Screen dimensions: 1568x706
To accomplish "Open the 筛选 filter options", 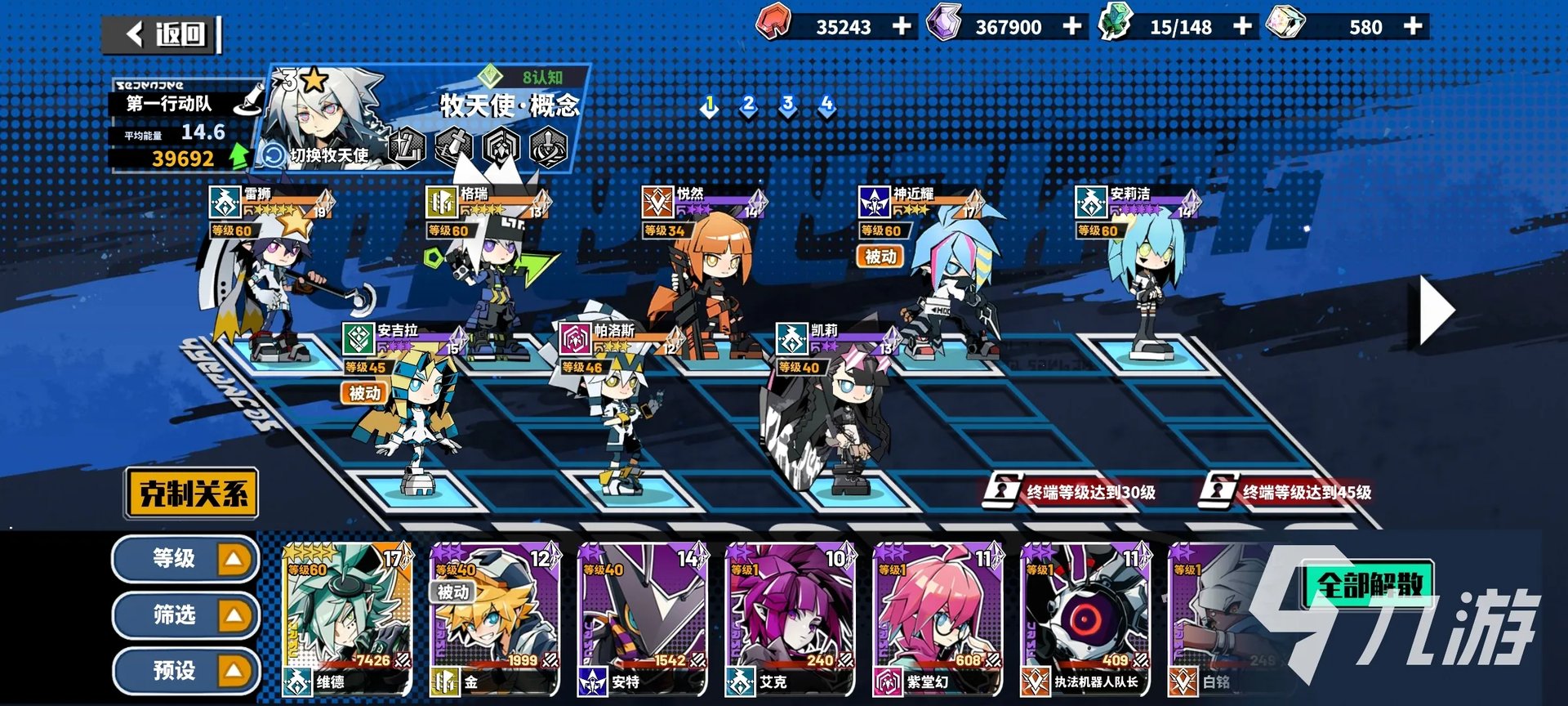I will point(186,615).
